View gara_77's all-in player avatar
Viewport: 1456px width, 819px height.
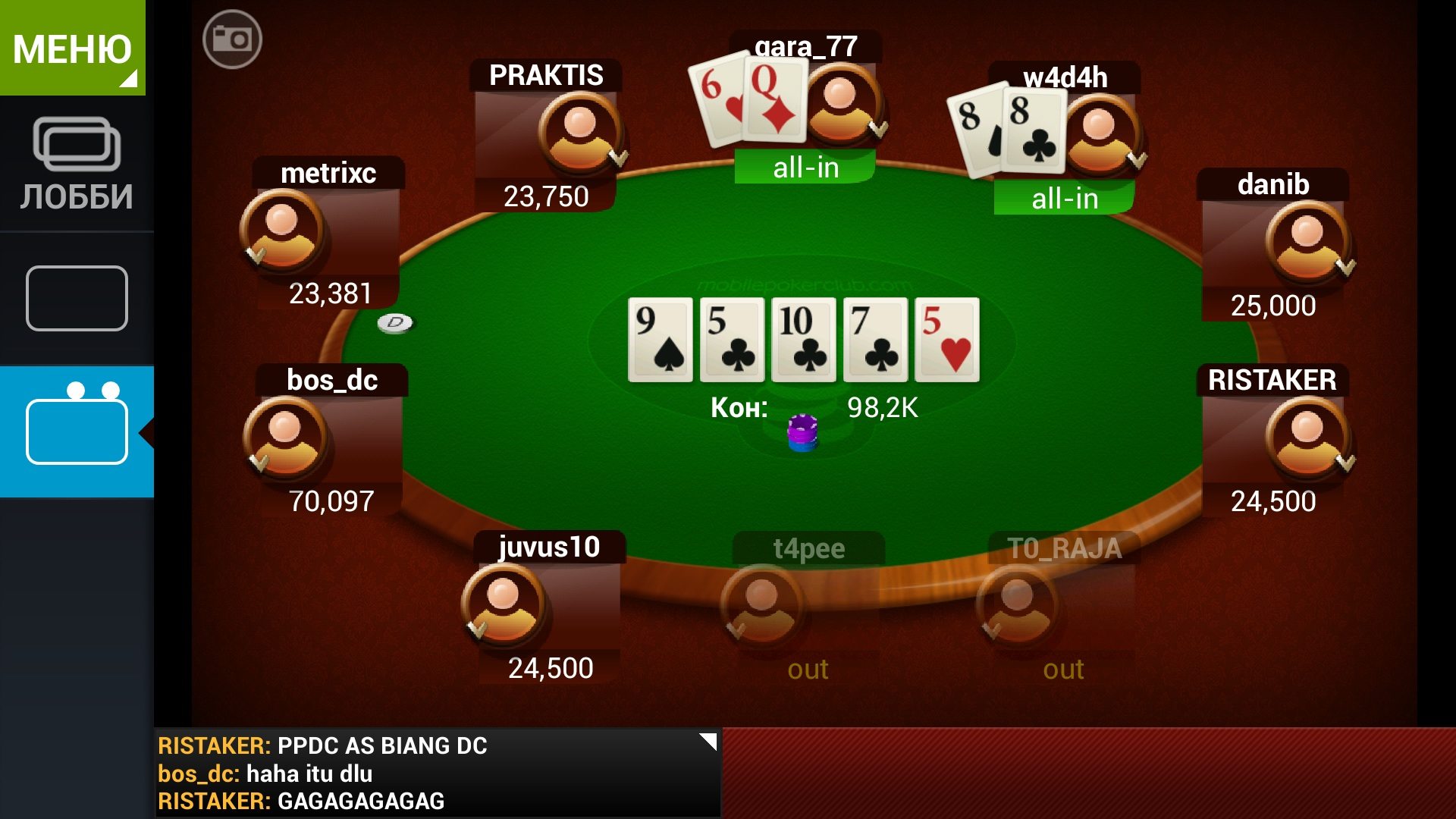click(840, 105)
